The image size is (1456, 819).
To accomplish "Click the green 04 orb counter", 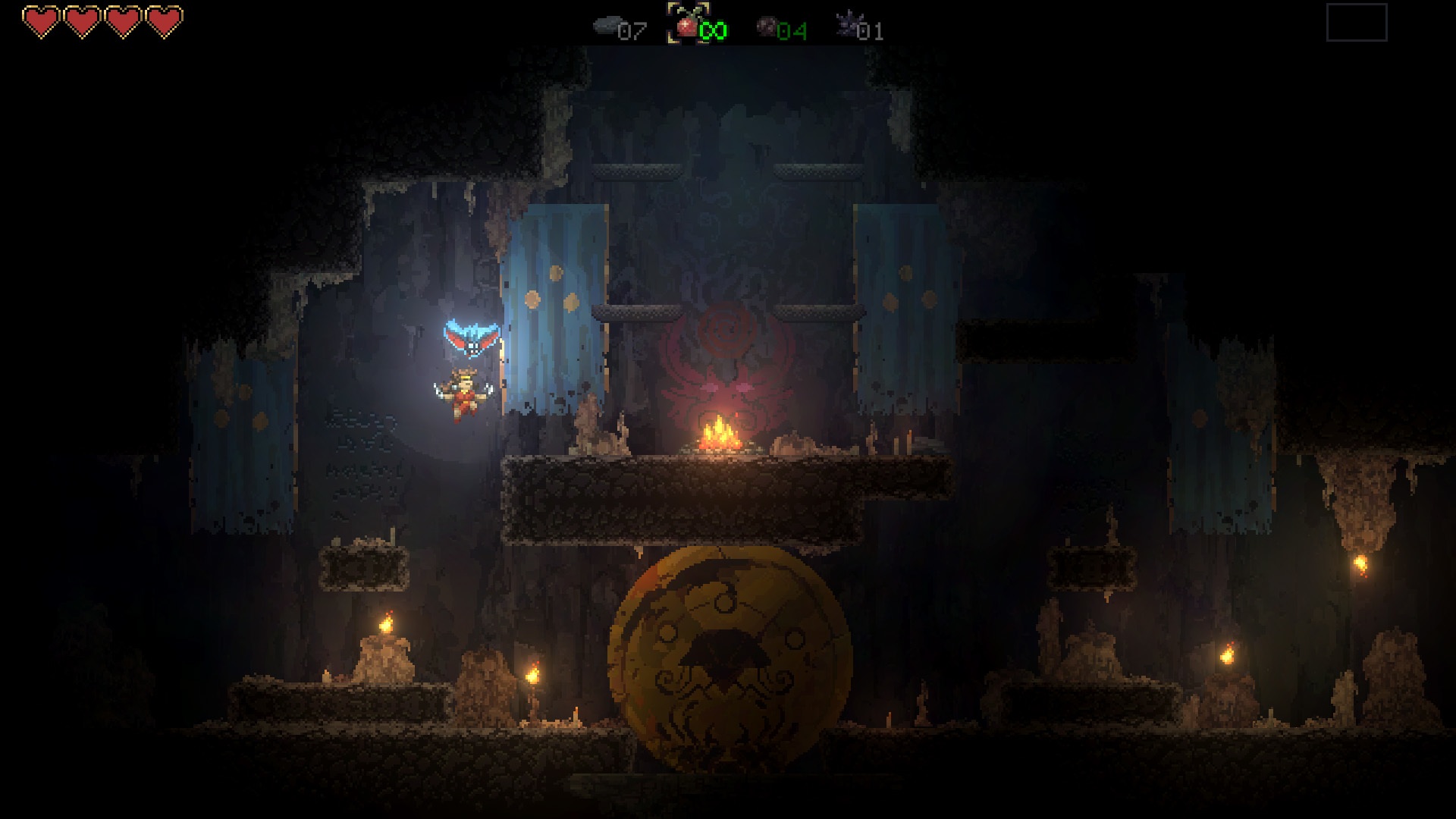I will [791, 30].
